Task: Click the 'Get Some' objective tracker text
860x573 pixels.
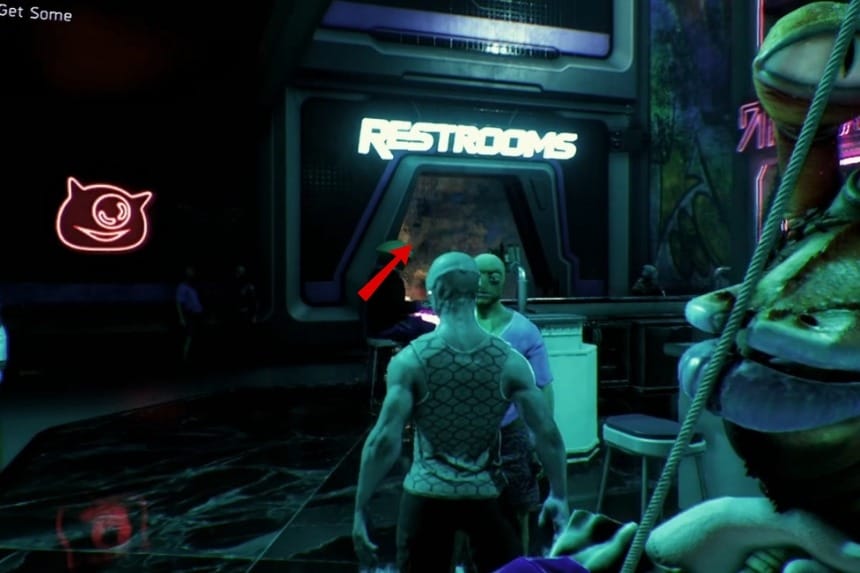Action: (x=36, y=14)
